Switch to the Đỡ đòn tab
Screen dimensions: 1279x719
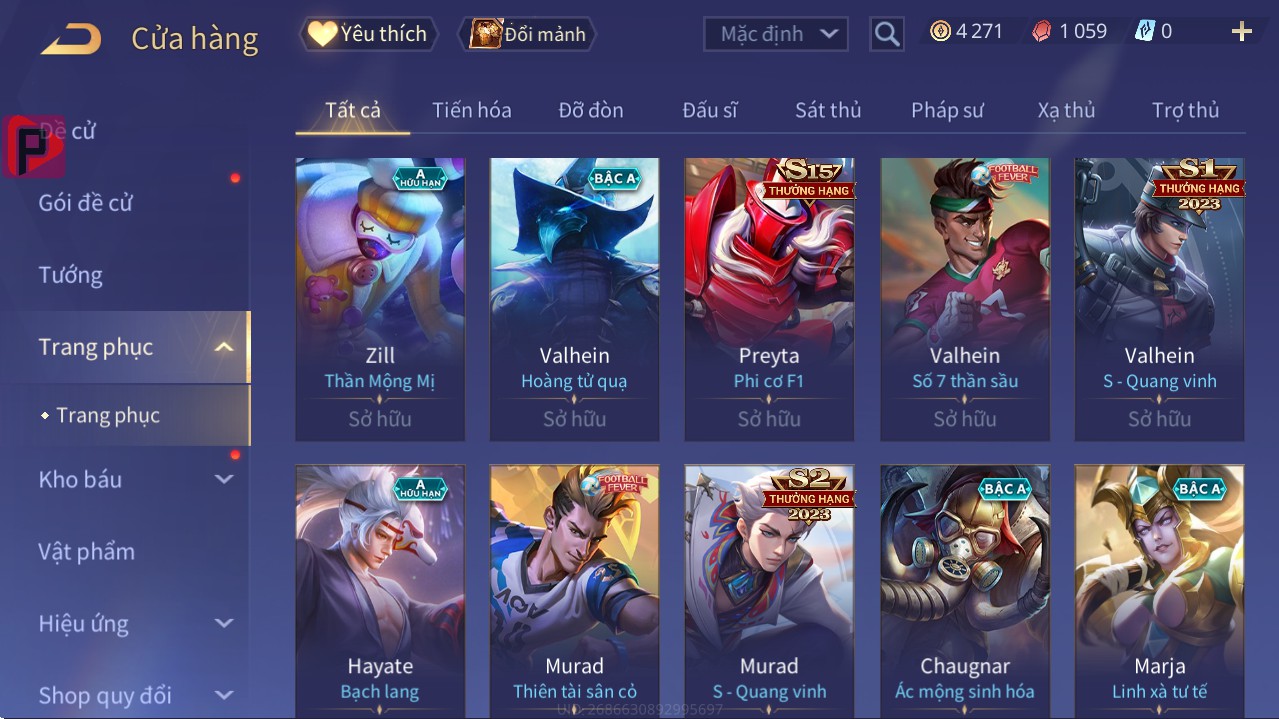tap(590, 110)
